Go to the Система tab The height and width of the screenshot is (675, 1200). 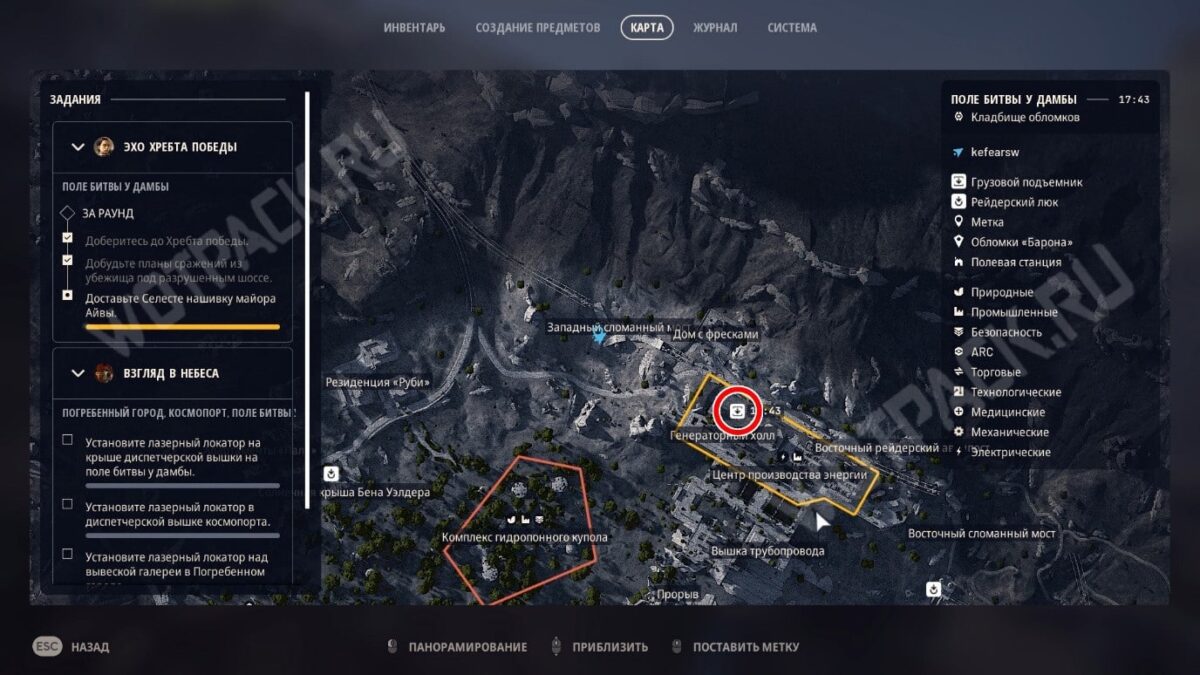(x=792, y=28)
